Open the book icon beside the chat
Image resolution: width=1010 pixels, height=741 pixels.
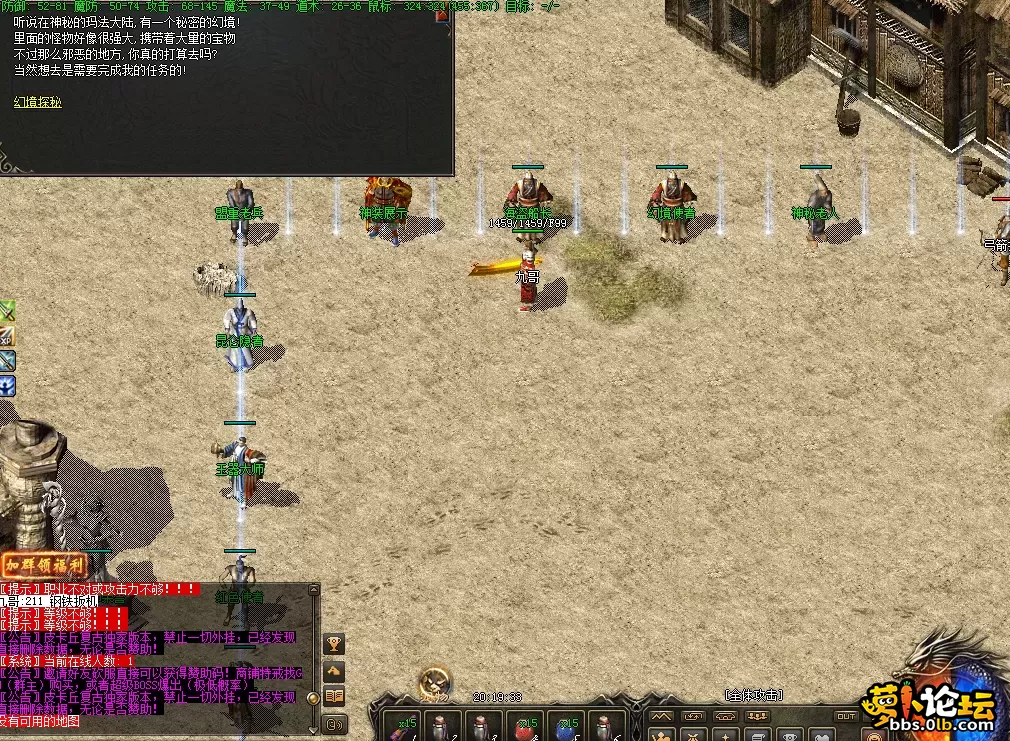tap(334, 697)
